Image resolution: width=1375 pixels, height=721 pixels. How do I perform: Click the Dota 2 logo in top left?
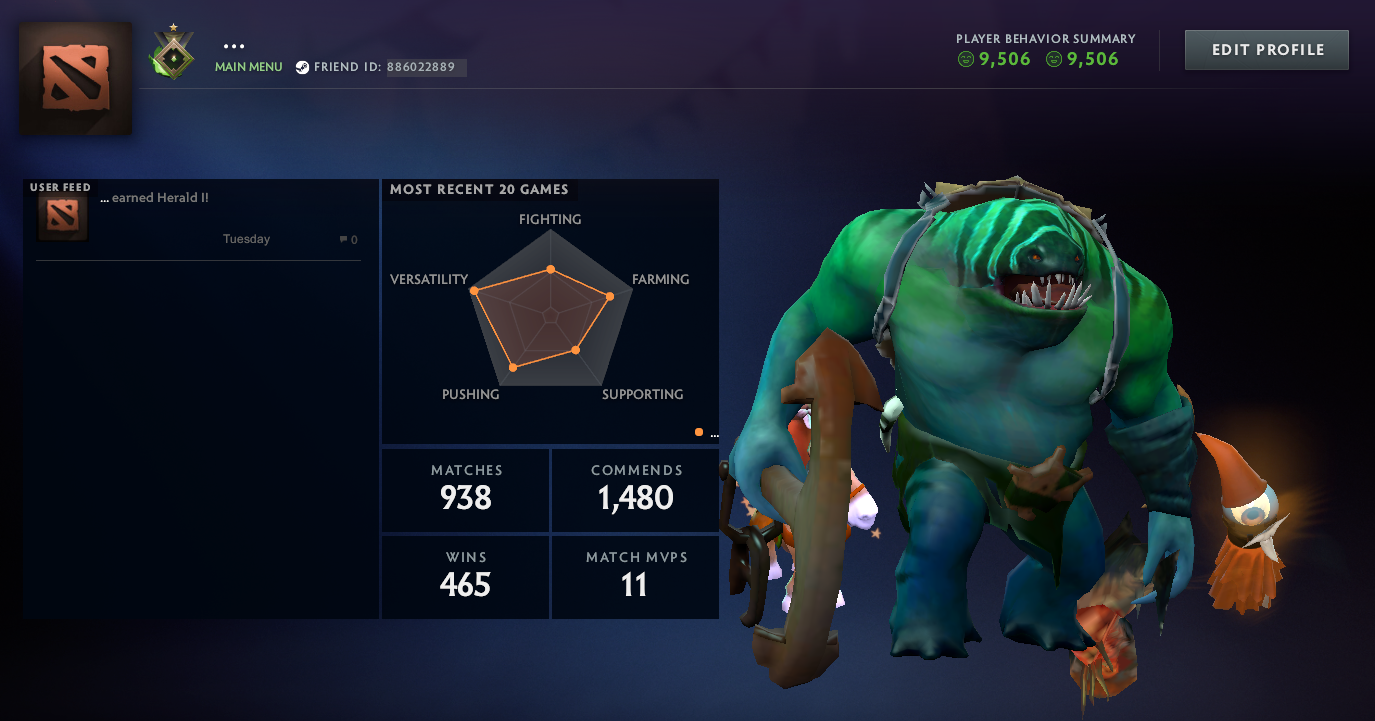click(74, 79)
